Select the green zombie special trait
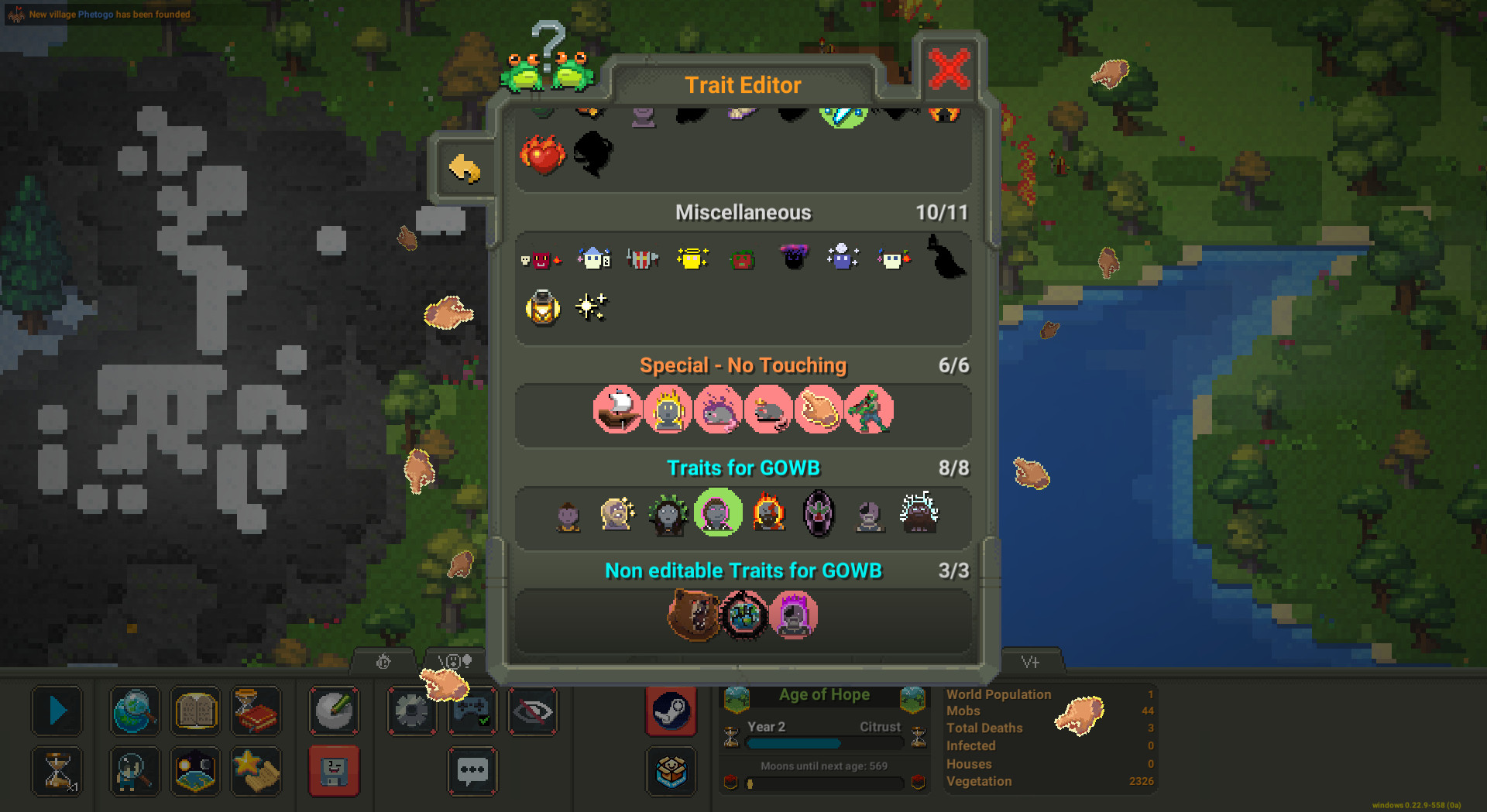 click(869, 409)
